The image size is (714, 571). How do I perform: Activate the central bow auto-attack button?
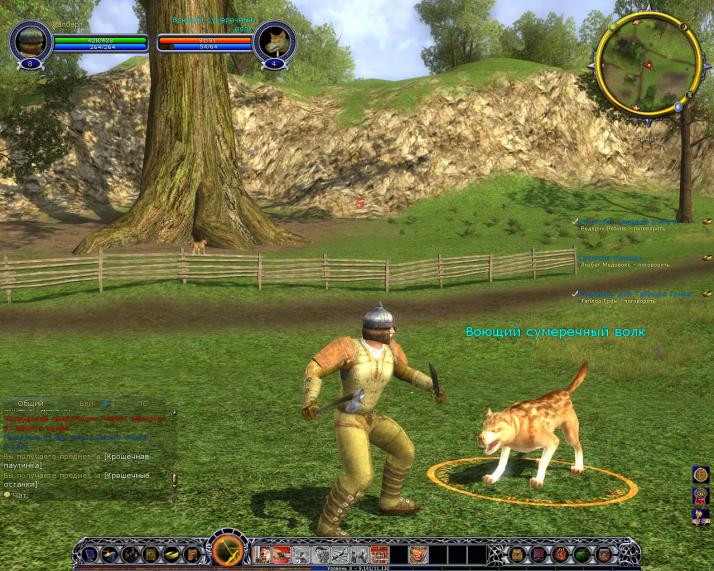pos(227,552)
